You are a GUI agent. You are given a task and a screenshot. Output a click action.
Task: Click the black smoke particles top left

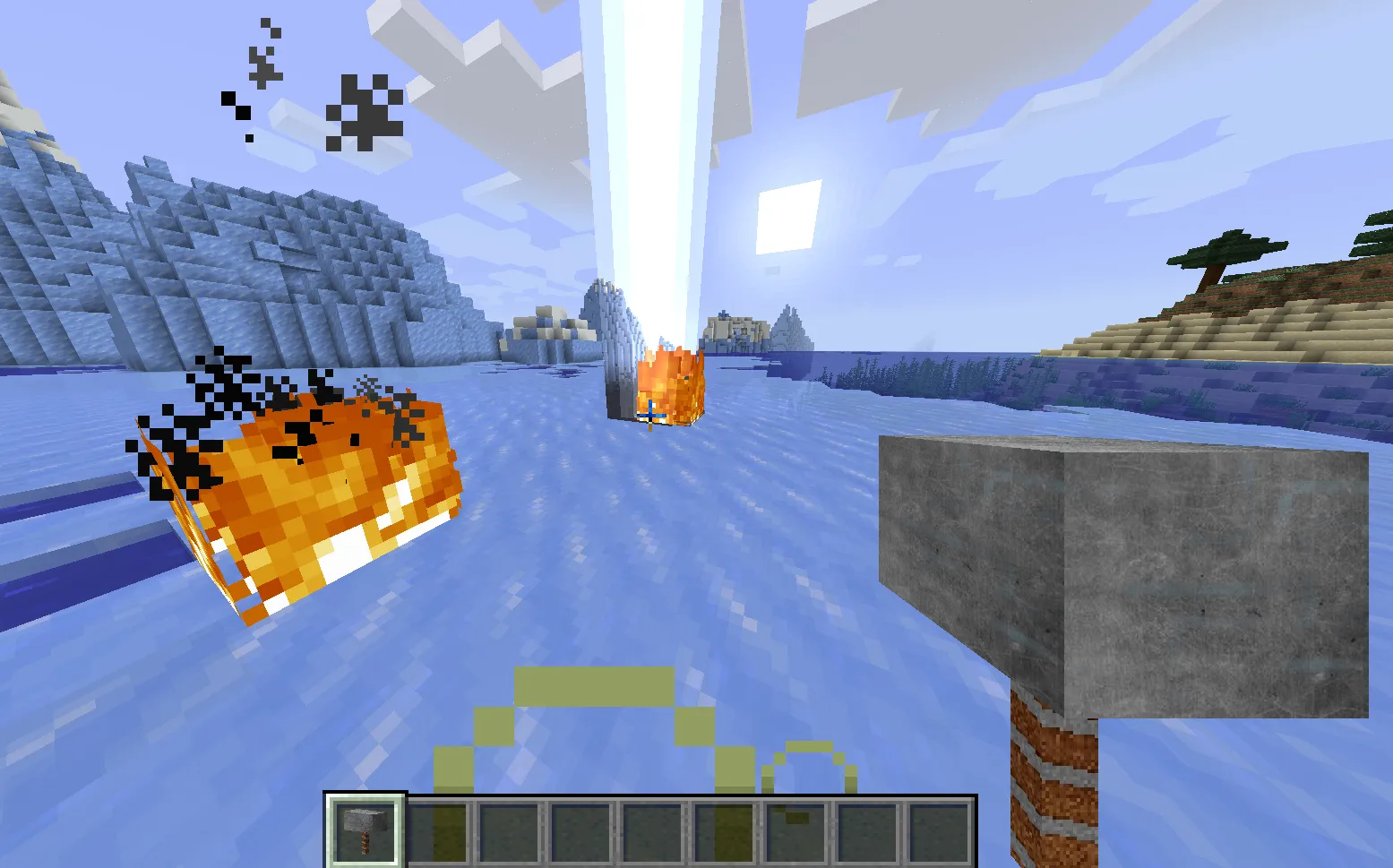pyautogui.click(x=363, y=112)
